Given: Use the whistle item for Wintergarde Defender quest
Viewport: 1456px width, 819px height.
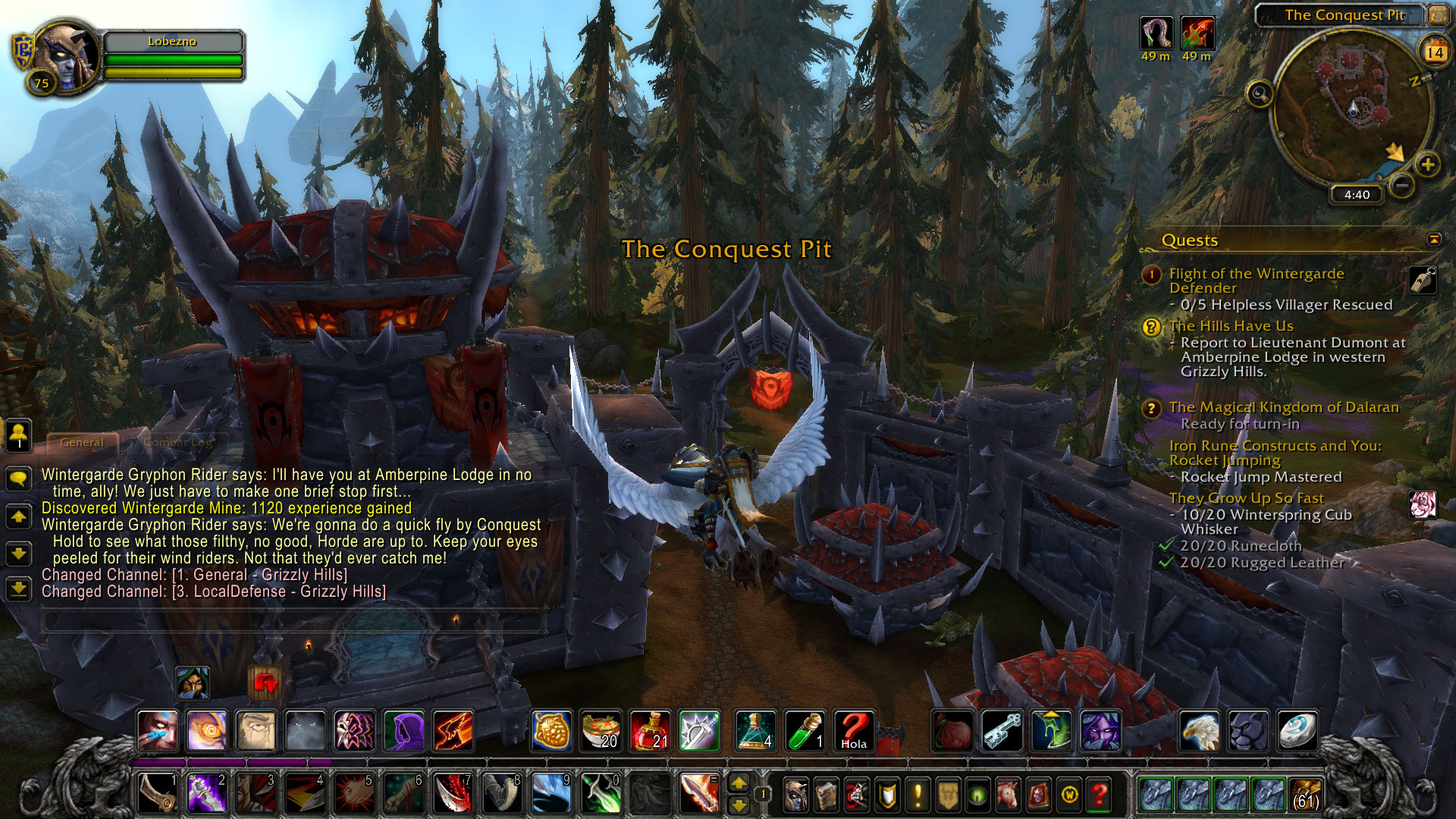Looking at the screenshot, I should pos(1423,280).
